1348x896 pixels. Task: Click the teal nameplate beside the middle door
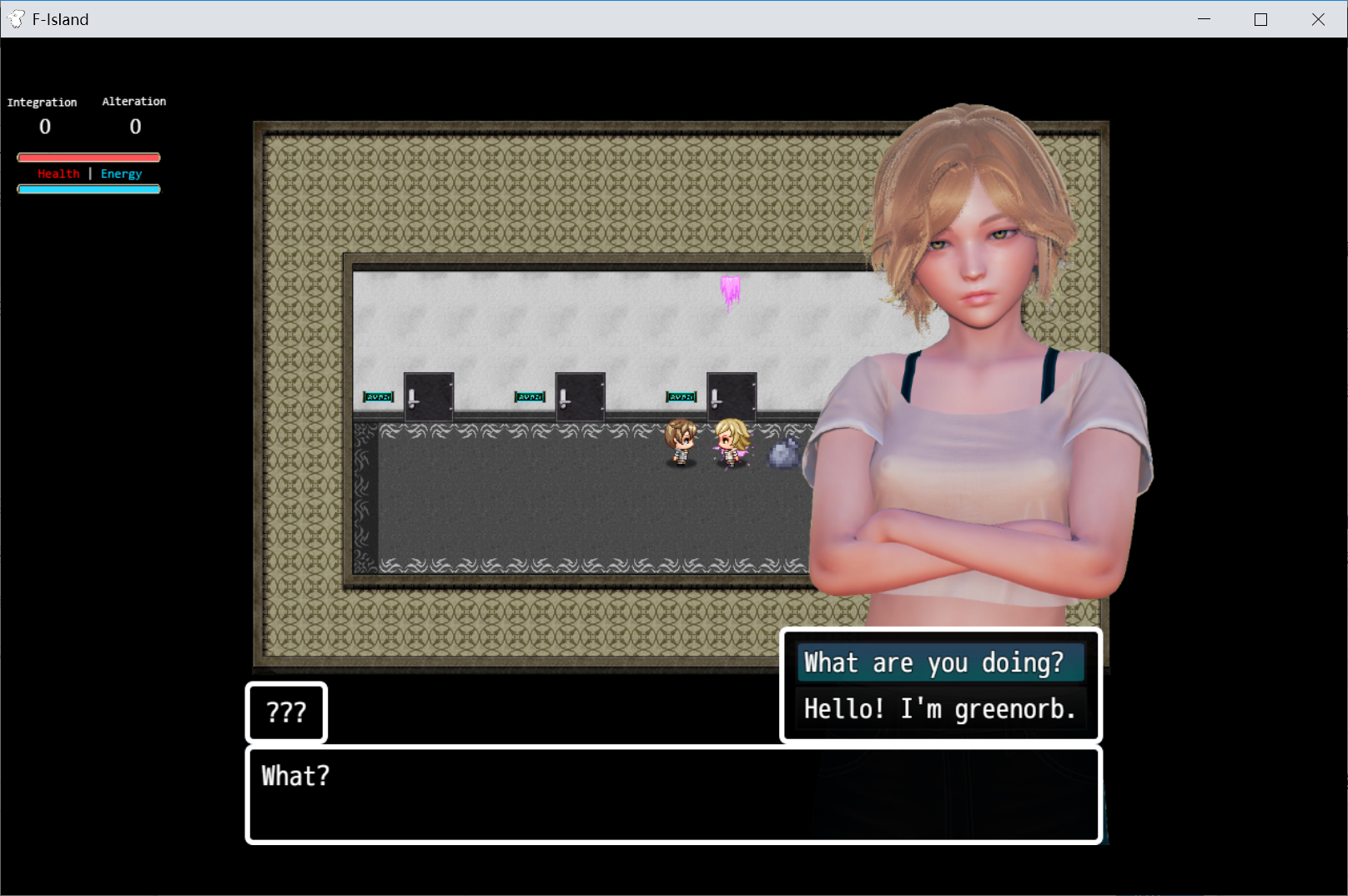(529, 396)
